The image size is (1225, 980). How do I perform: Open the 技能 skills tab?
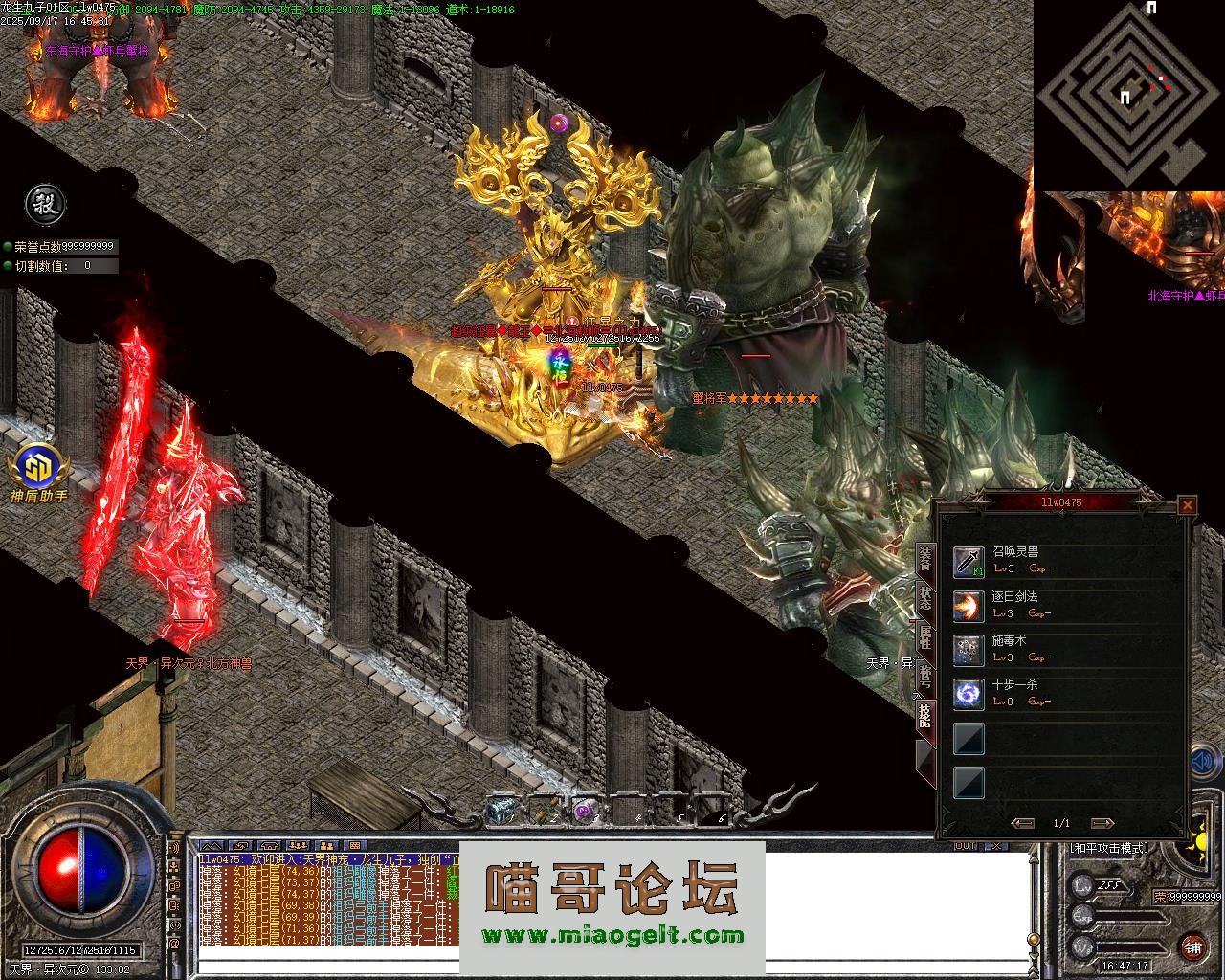[924, 715]
